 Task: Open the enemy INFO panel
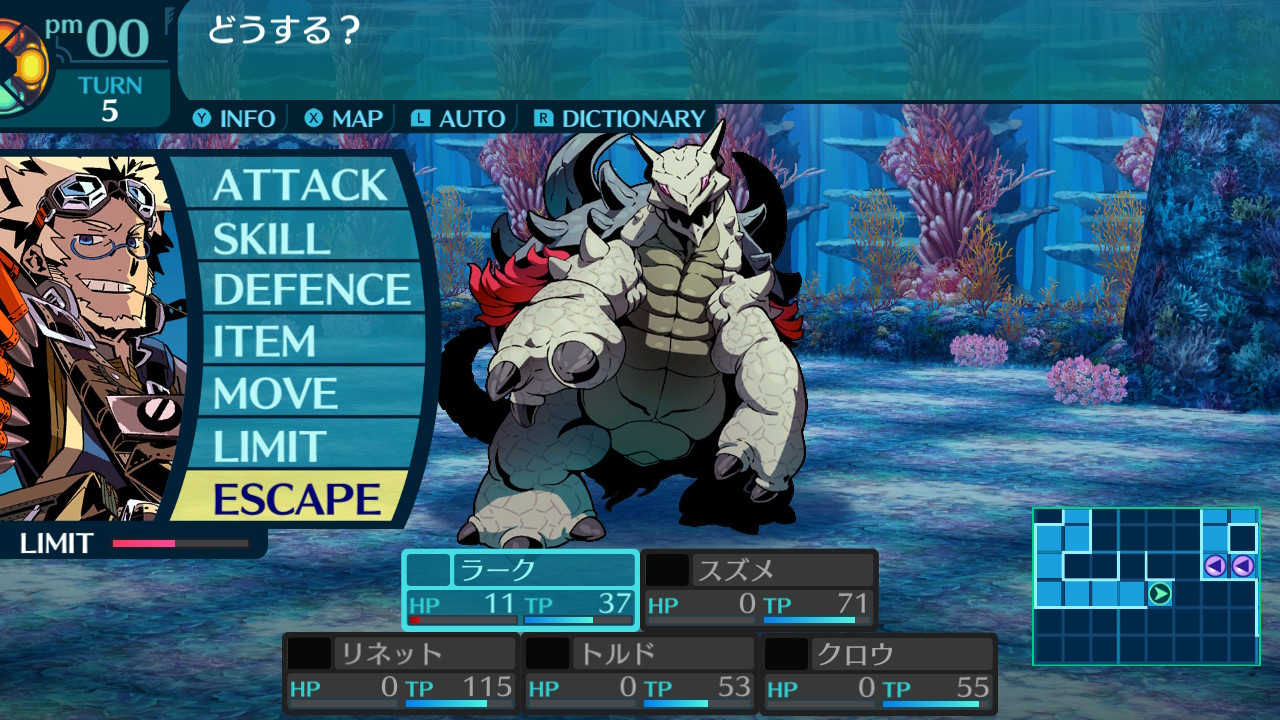point(235,118)
